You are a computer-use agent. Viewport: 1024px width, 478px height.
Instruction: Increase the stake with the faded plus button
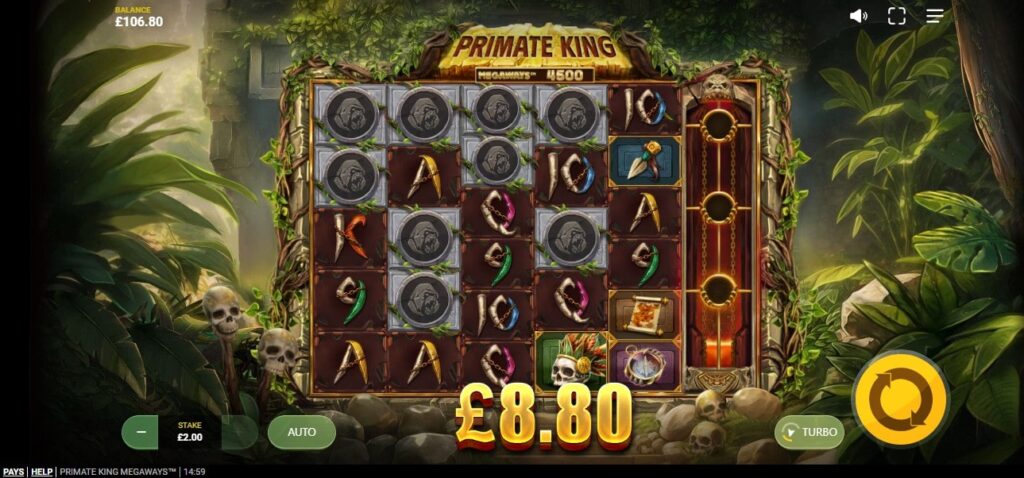pyautogui.click(x=239, y=432)
